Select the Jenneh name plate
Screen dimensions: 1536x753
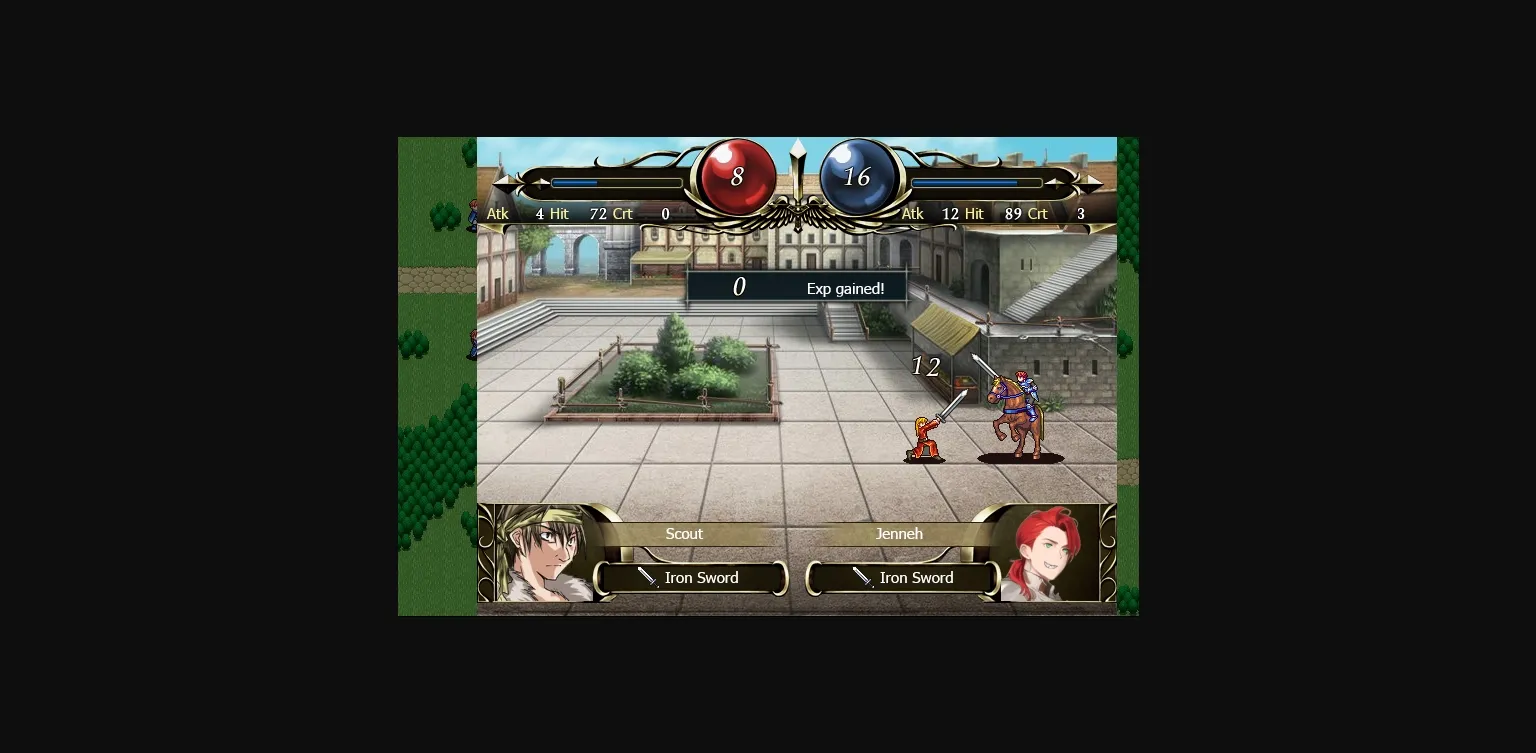click(898, 534)
